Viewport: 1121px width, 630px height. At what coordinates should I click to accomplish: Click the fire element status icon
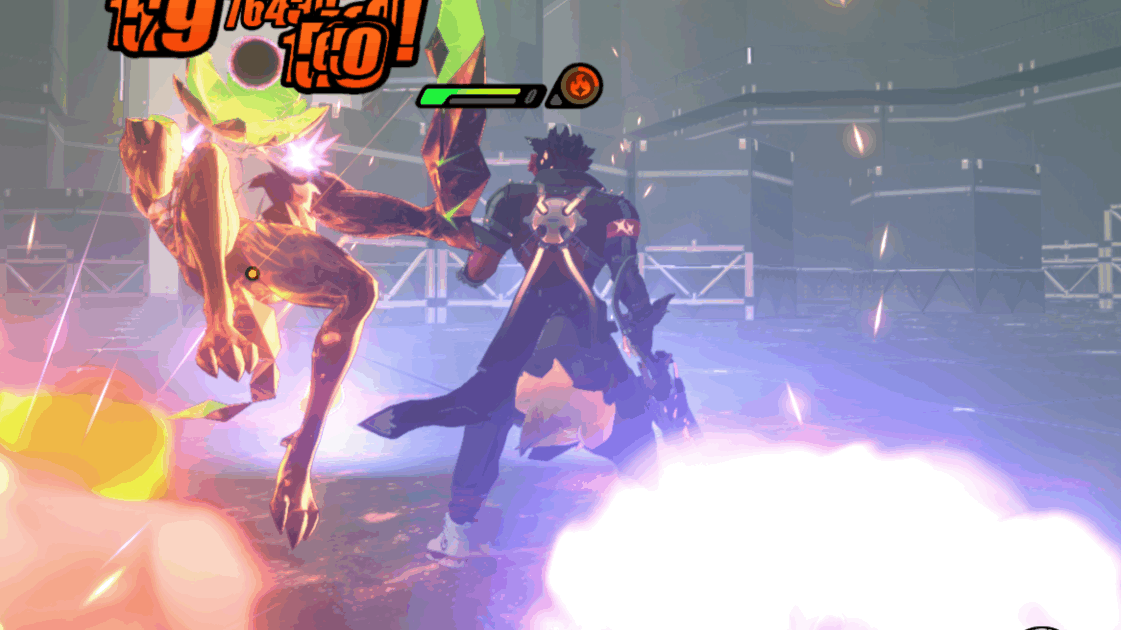[x=579, y=86]
